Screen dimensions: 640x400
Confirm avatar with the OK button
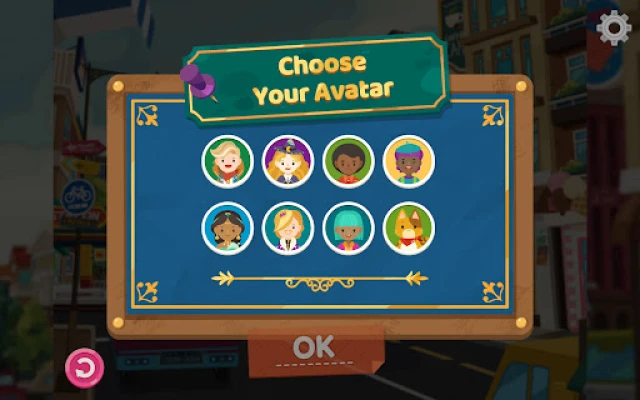tap(313, 348)
